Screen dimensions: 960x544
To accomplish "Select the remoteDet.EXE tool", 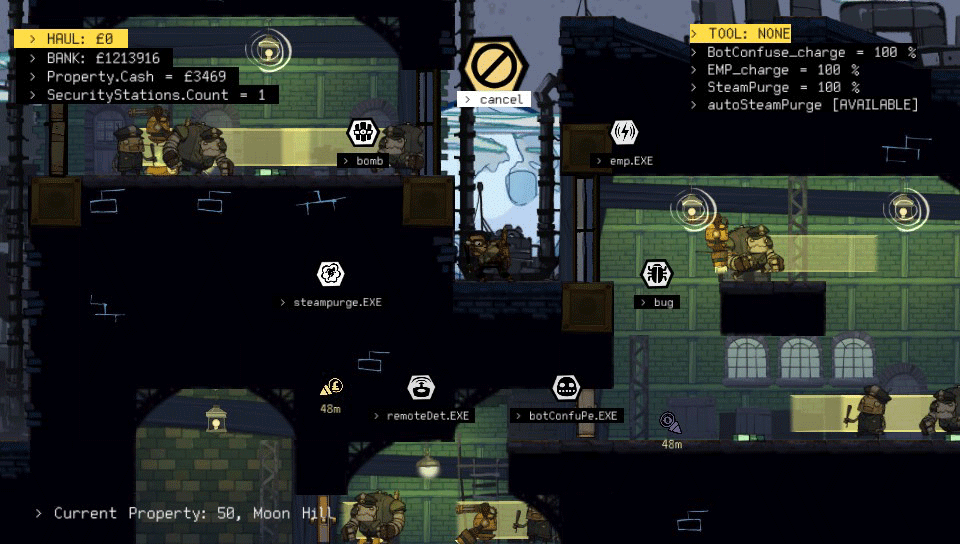I will pyautogui.click(x=421, y=387).
